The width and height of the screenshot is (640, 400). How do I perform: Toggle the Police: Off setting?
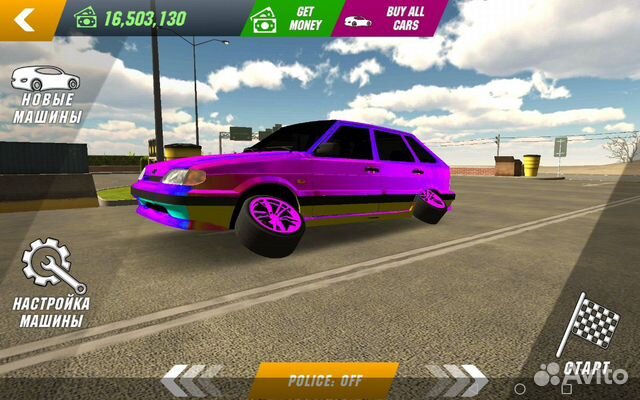(x=323, y=381)
